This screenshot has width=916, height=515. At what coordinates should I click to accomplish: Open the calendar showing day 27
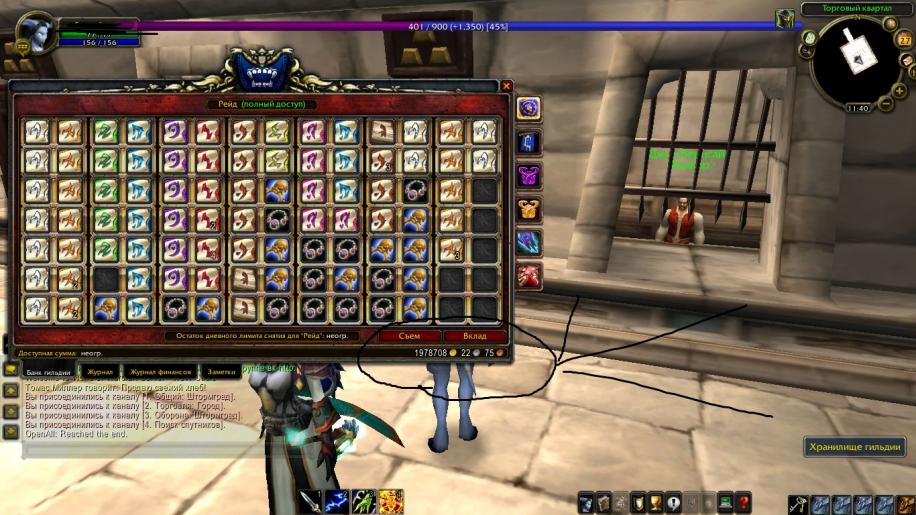point(905,39)
